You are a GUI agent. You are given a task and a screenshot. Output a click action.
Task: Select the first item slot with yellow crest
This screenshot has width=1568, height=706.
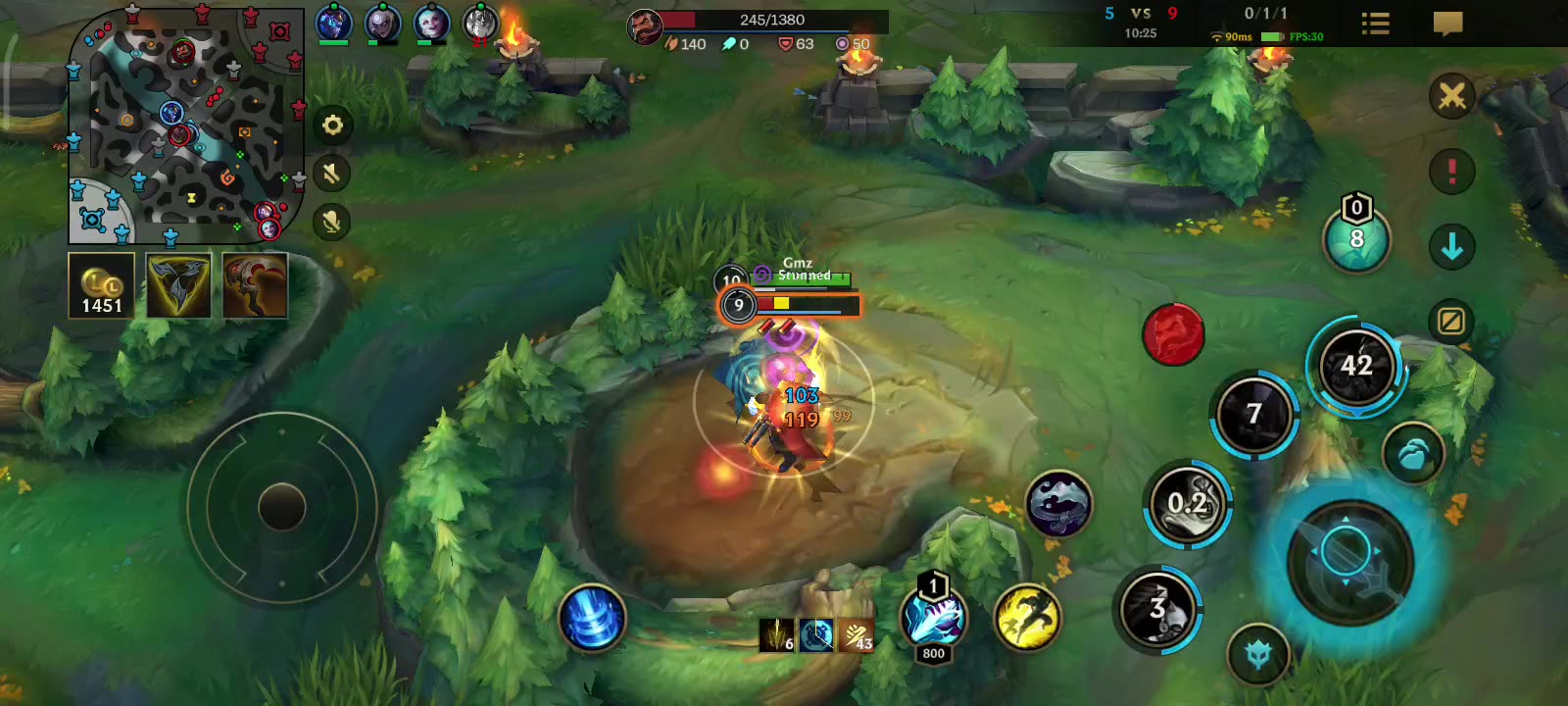pyautogui.click(x=176, y=287)
